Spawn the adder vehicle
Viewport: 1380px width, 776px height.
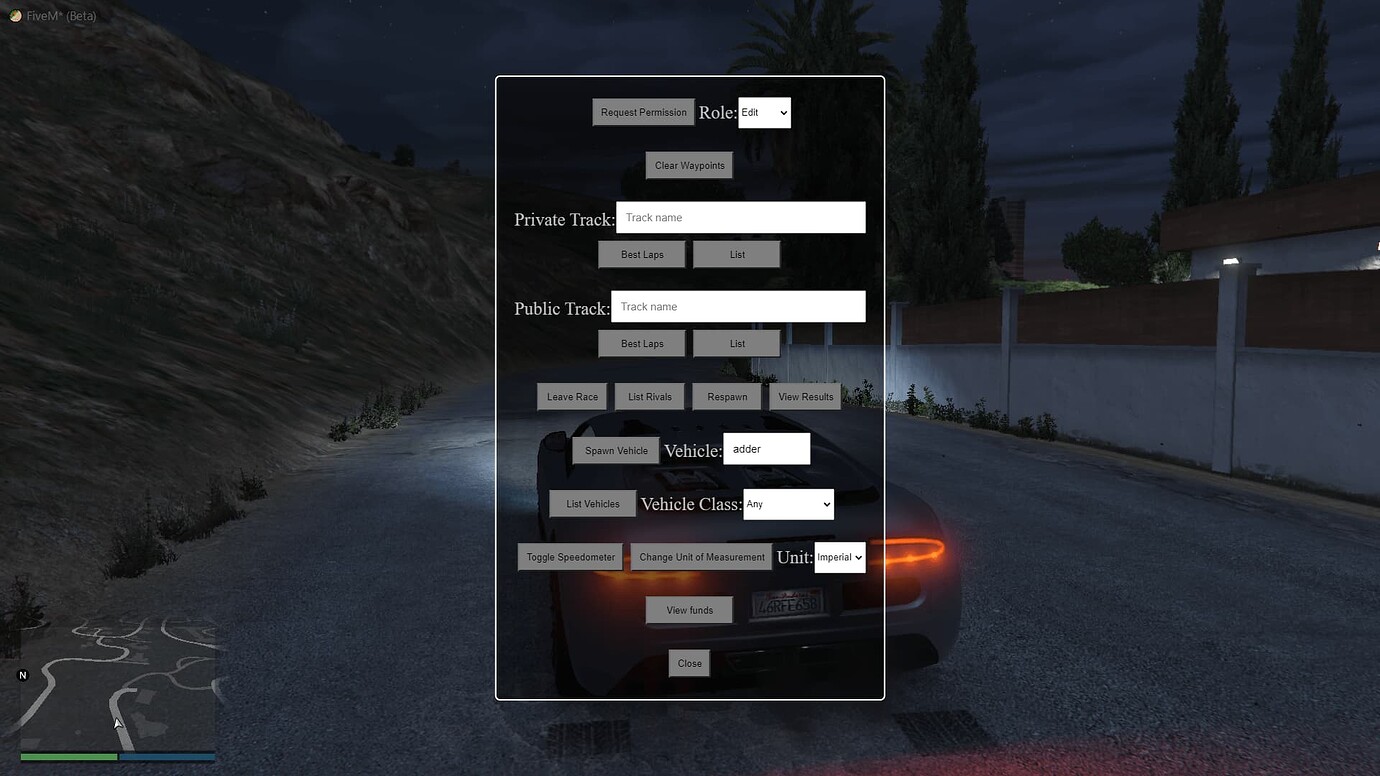pyautogui.click(x=615, y=450)
